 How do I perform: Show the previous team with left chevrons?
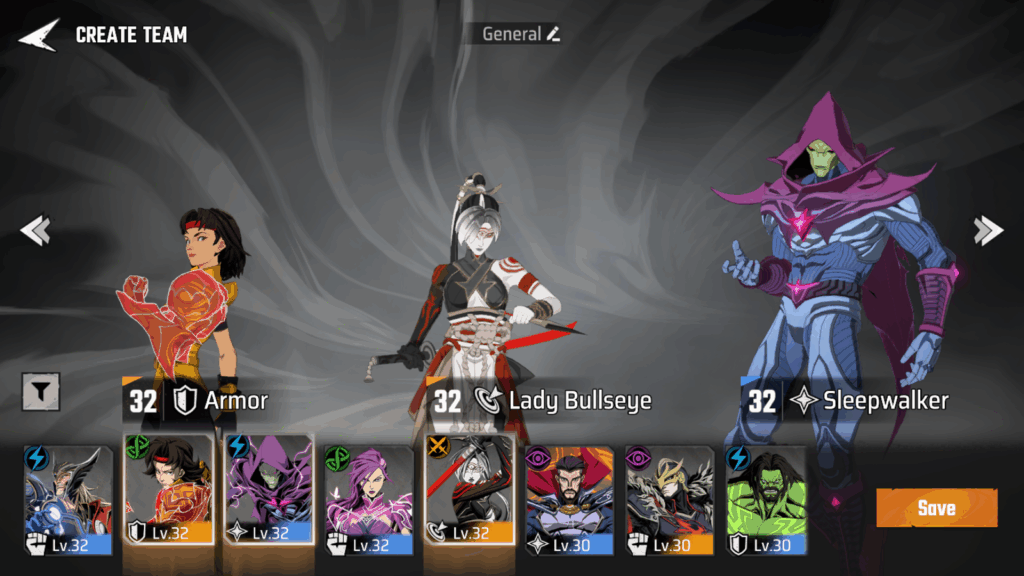pos(35,231)
